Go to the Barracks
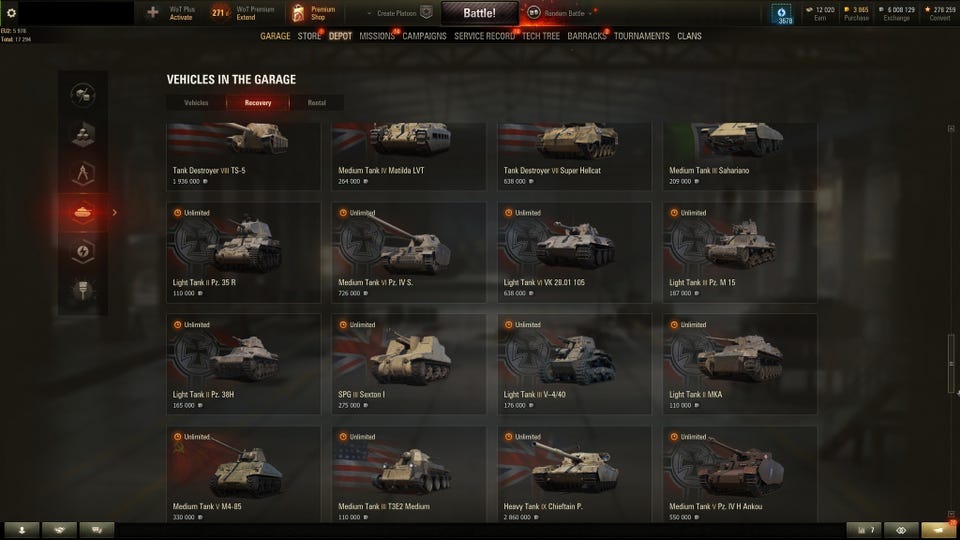The height and width of the screenshot is (540, 960). click(587, 37)
